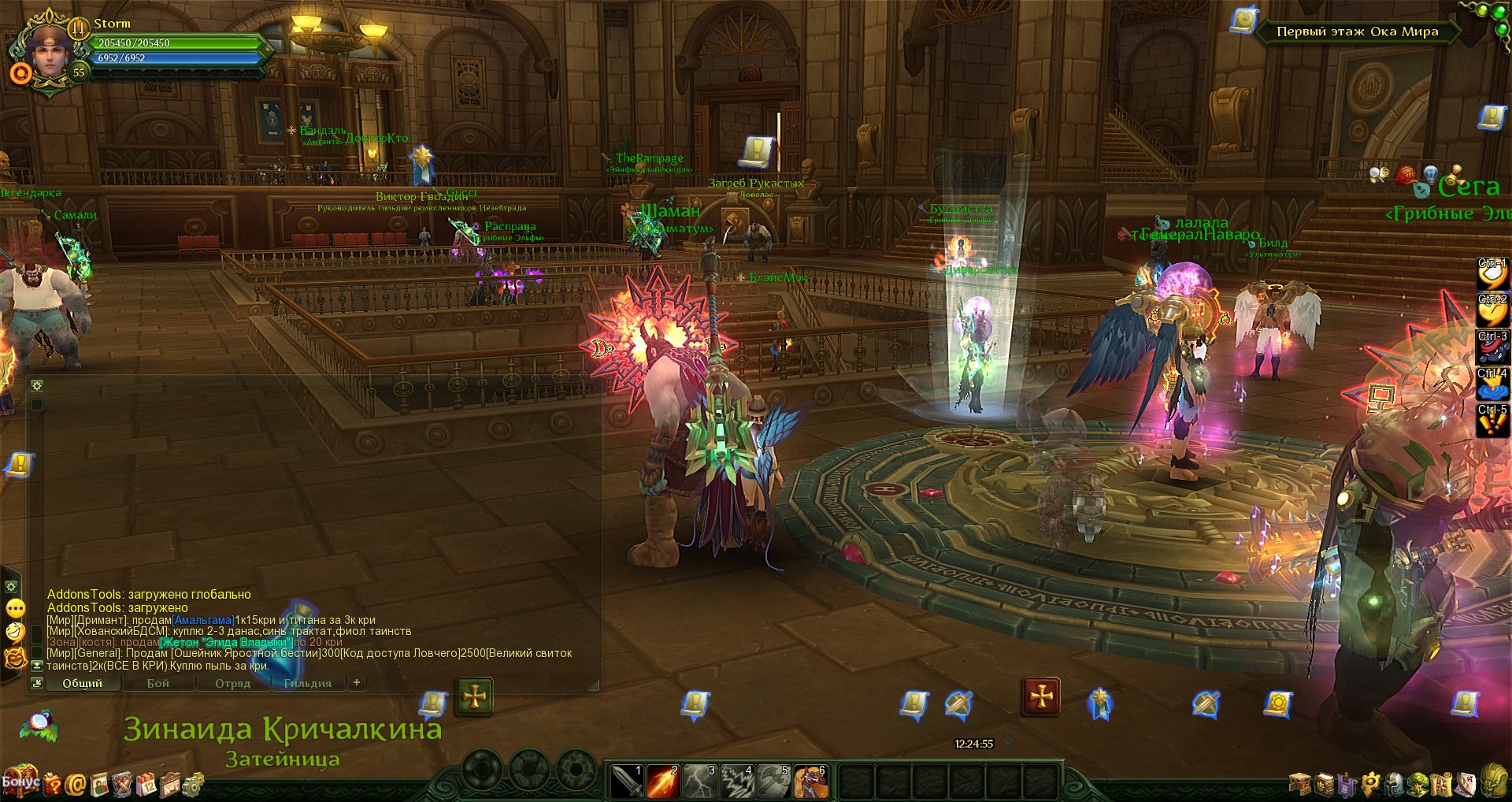Select the Отряд chat tab
Screen dimensions: 1512x802
[x=232, y=683]
